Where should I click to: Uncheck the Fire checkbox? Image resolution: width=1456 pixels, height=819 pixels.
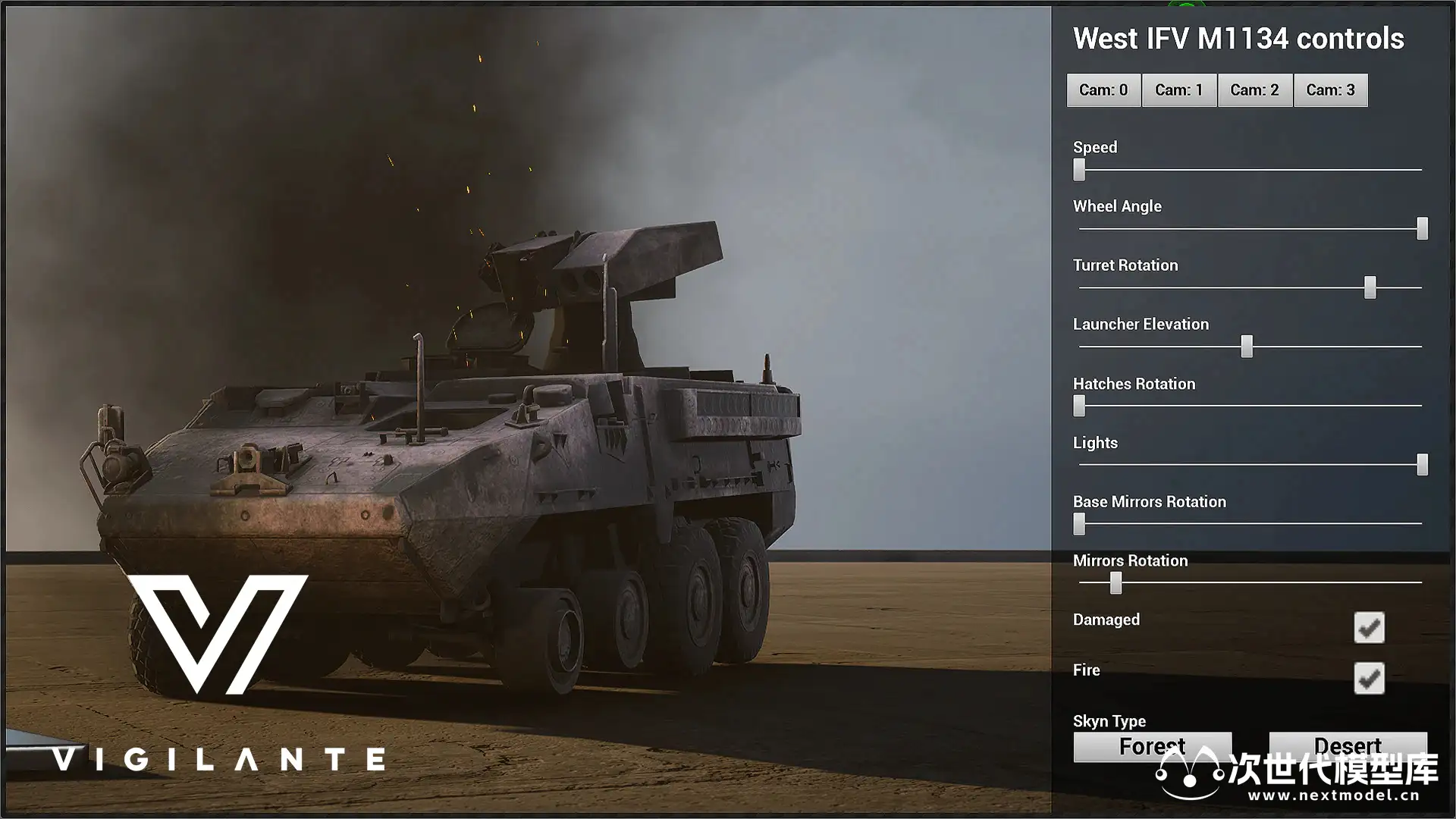pos(1369,679)
